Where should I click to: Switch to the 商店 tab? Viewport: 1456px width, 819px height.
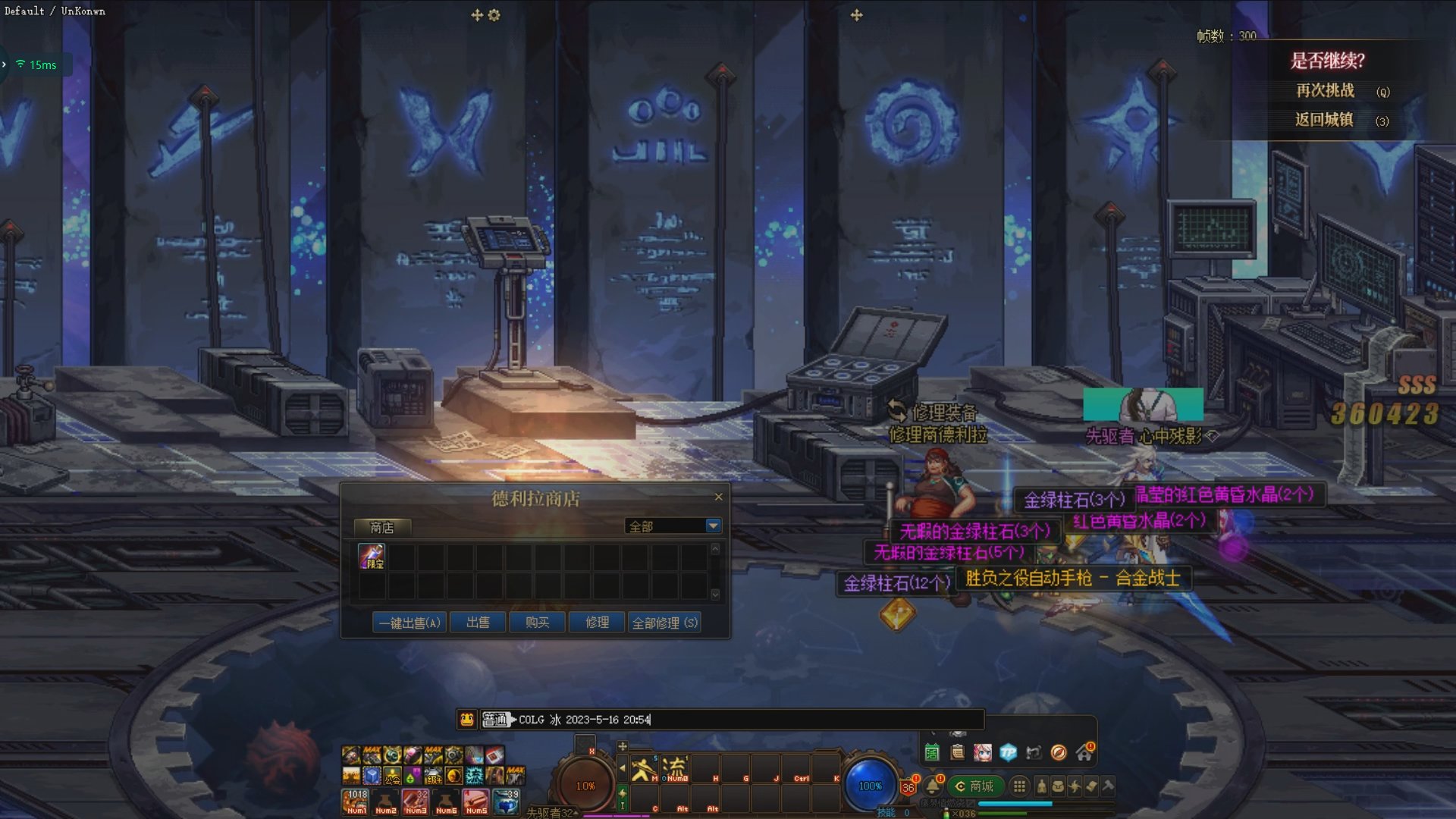coord(381,527)
